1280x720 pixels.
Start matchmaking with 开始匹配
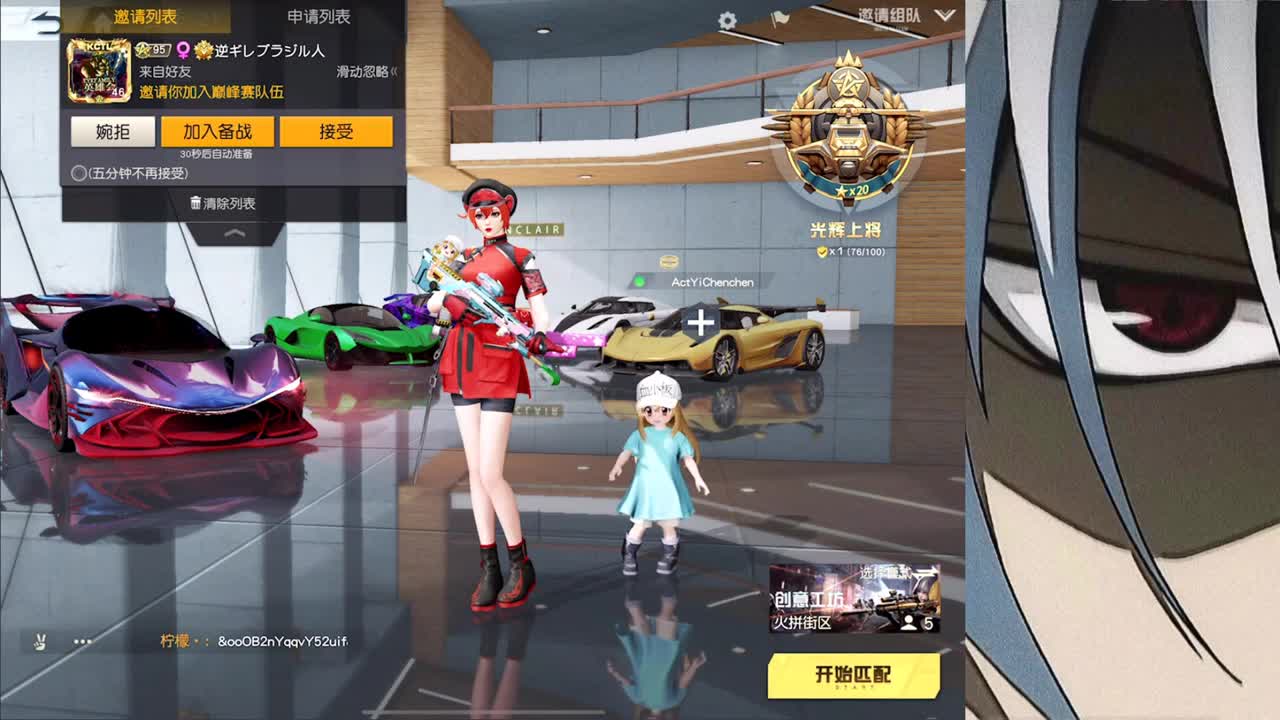pos(855,675)
